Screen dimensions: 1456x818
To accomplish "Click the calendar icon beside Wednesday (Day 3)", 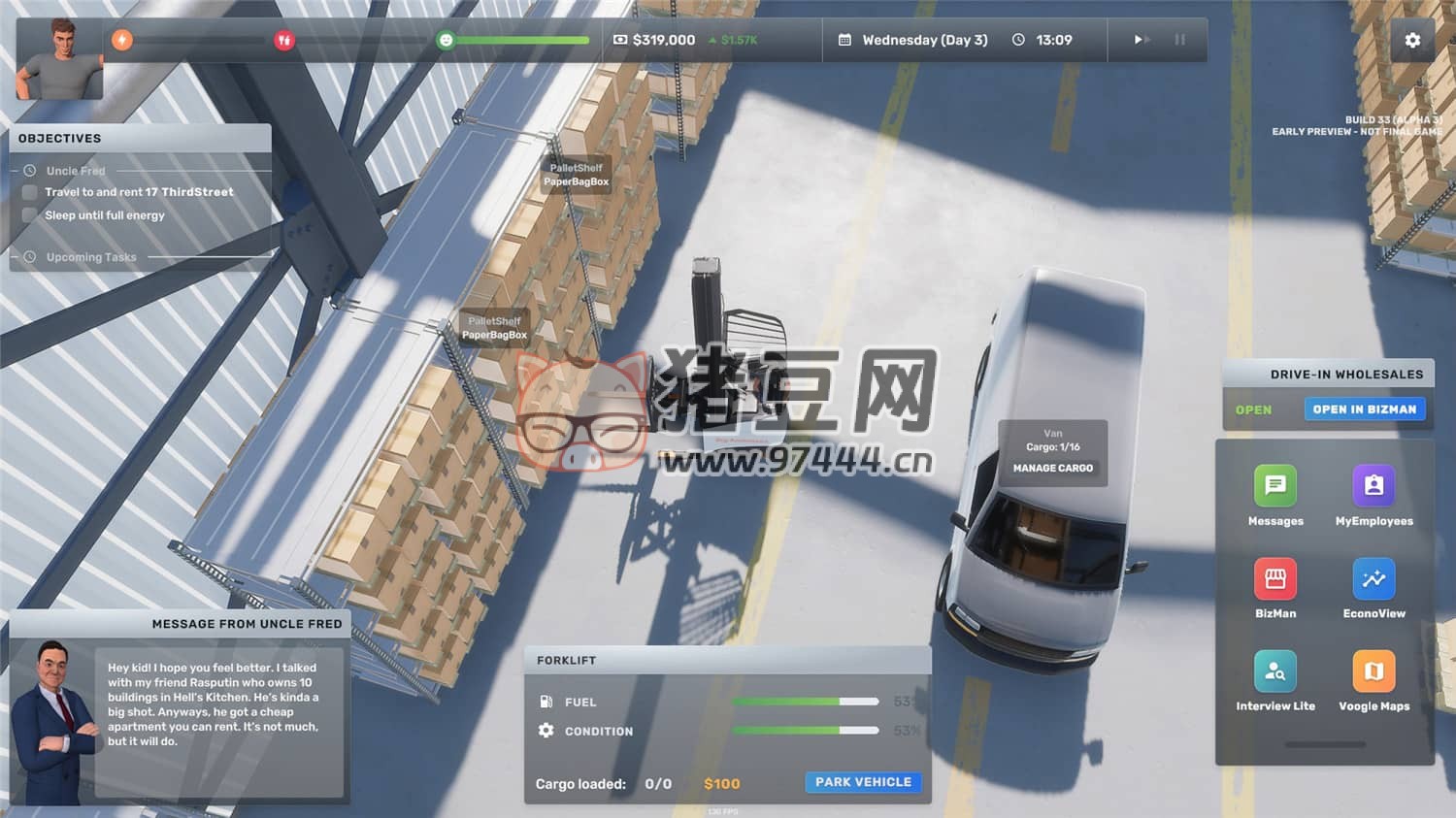I will [844, 40].
